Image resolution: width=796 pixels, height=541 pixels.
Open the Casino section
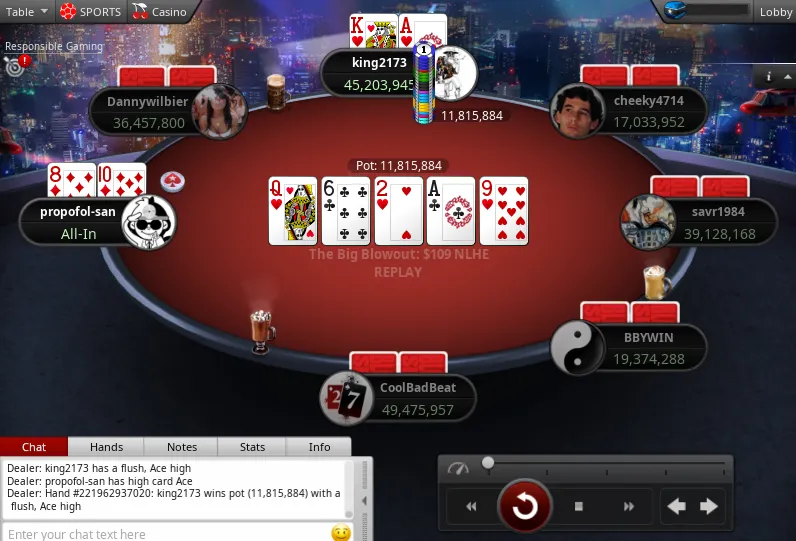160,12
